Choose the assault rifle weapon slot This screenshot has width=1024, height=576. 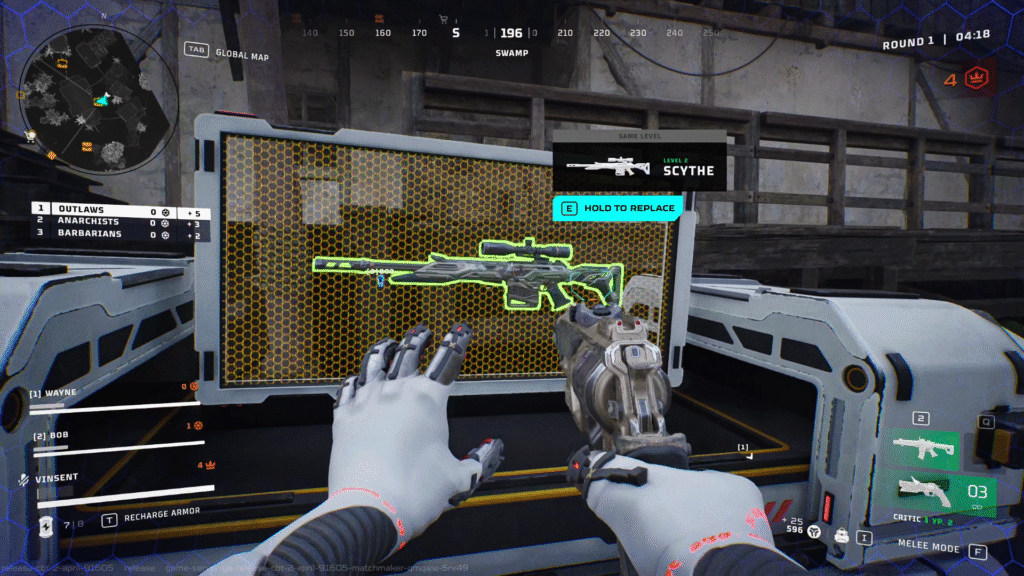(919, 447)
